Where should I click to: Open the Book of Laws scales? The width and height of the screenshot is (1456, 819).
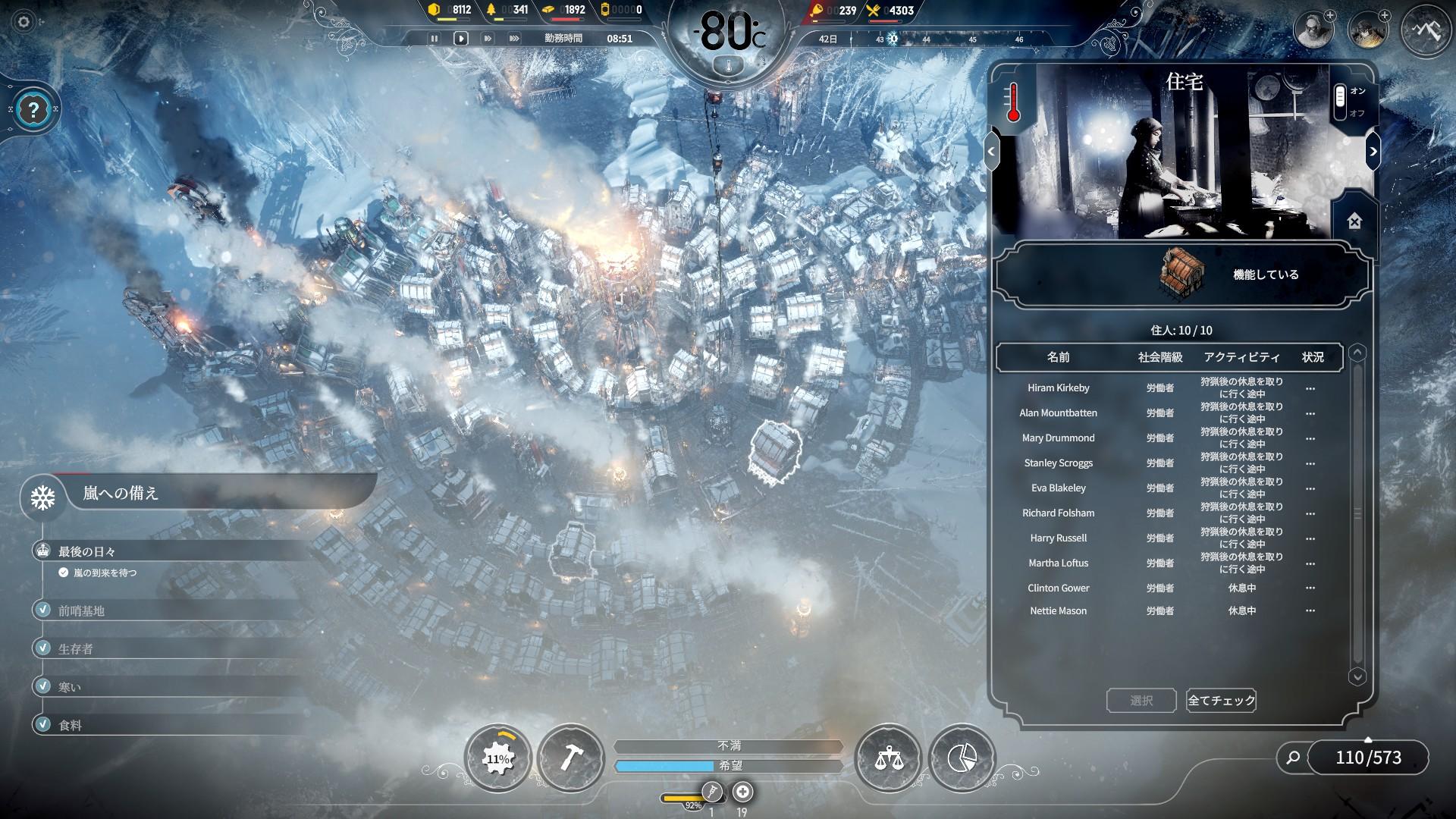pyautogui.click(x=887, y=758)
